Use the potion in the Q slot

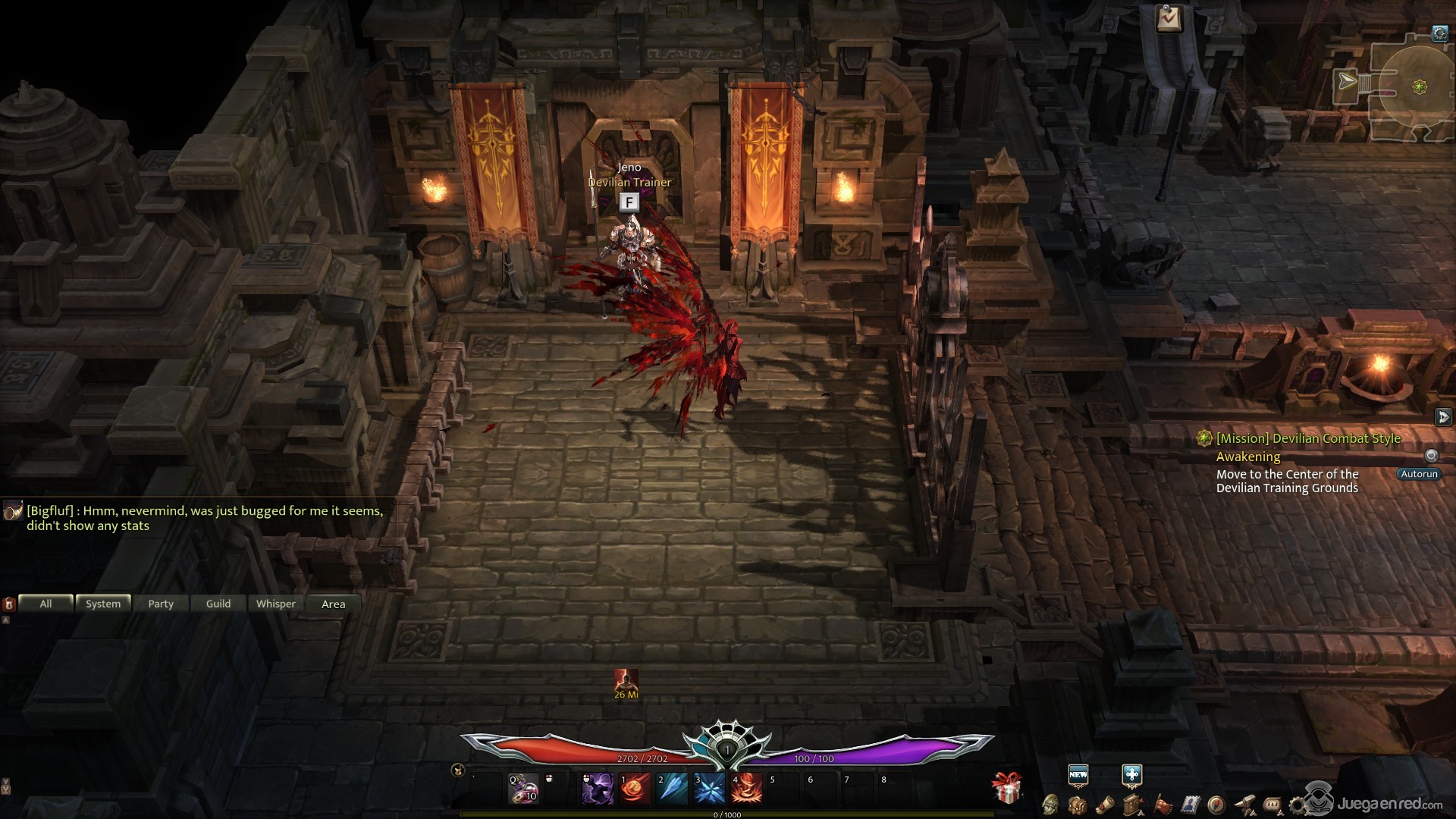[x=523, y=789]
